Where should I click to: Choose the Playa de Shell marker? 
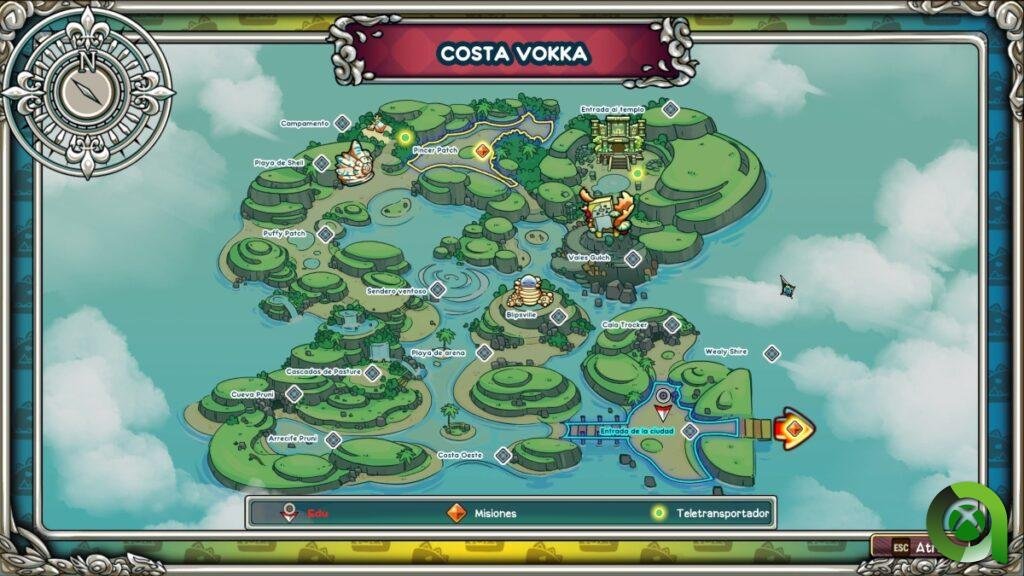(x=322, y=163)
